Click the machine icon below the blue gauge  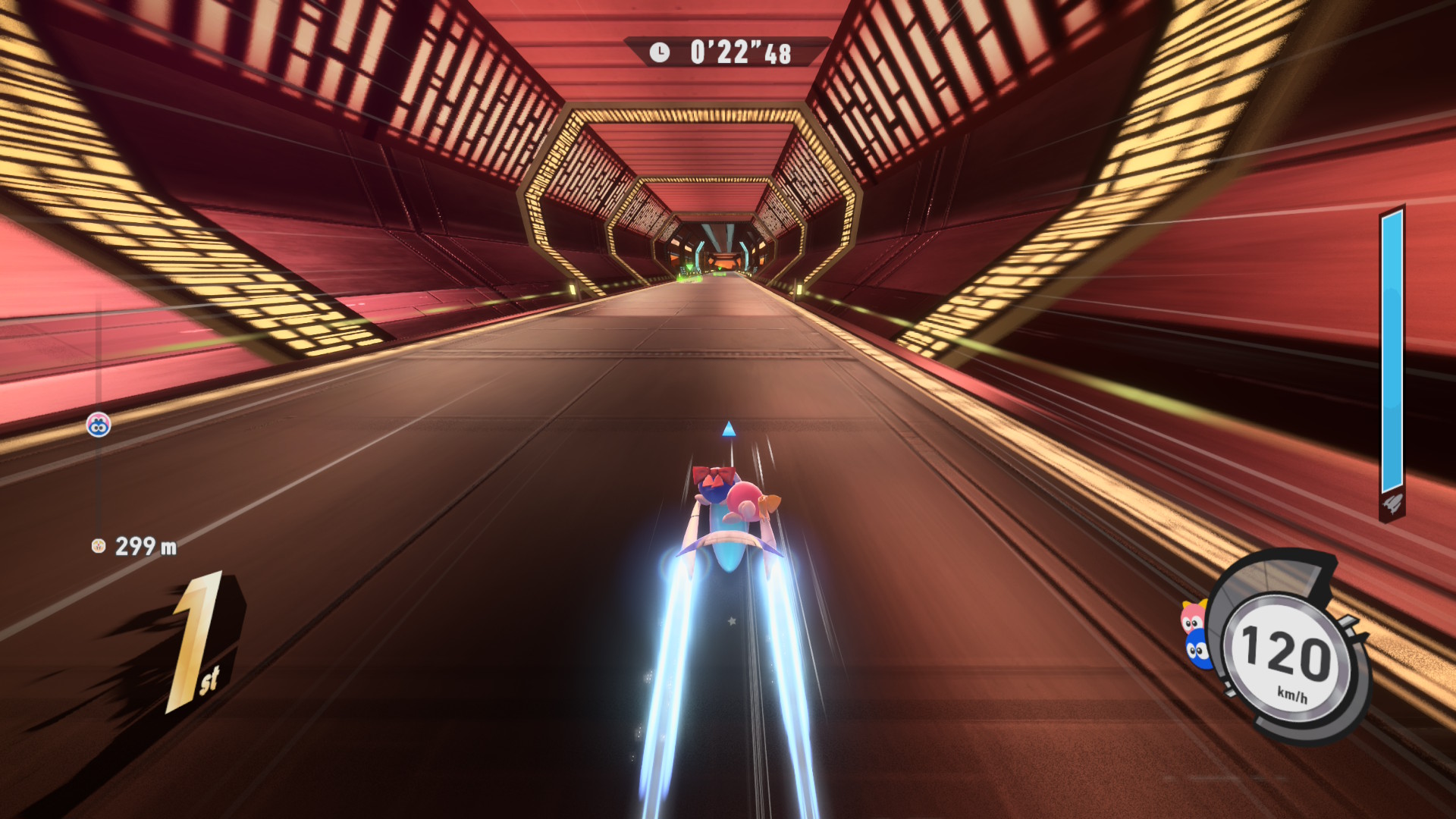(1392, 504)
